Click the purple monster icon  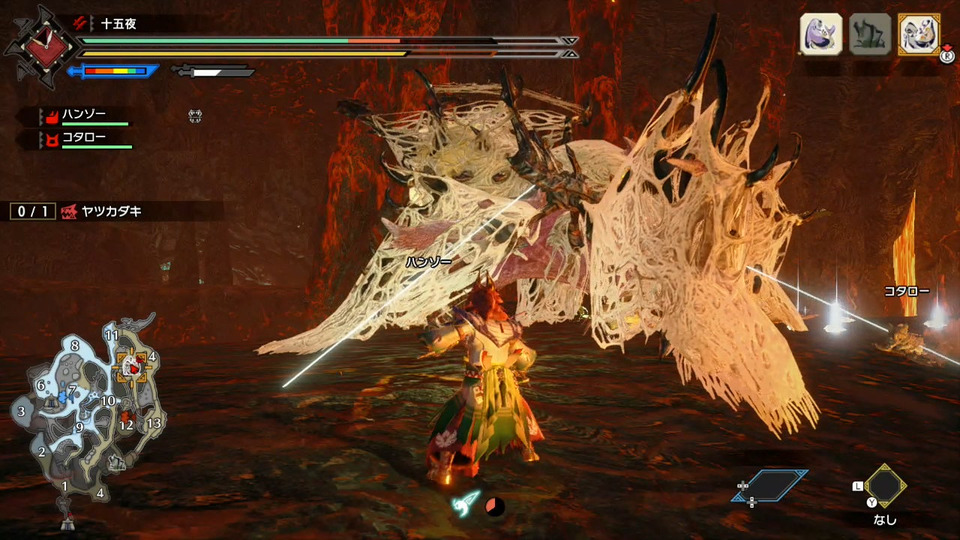tap(820, 35)
